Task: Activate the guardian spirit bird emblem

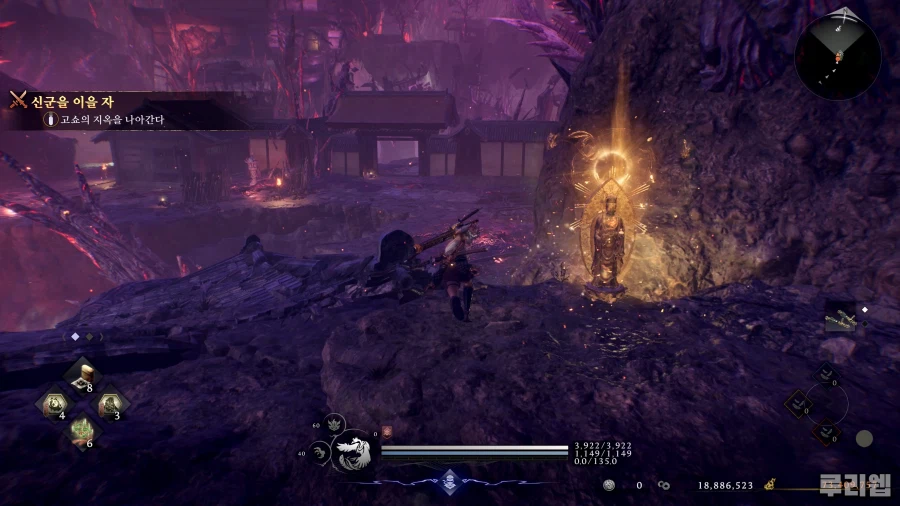Action: 355,450
